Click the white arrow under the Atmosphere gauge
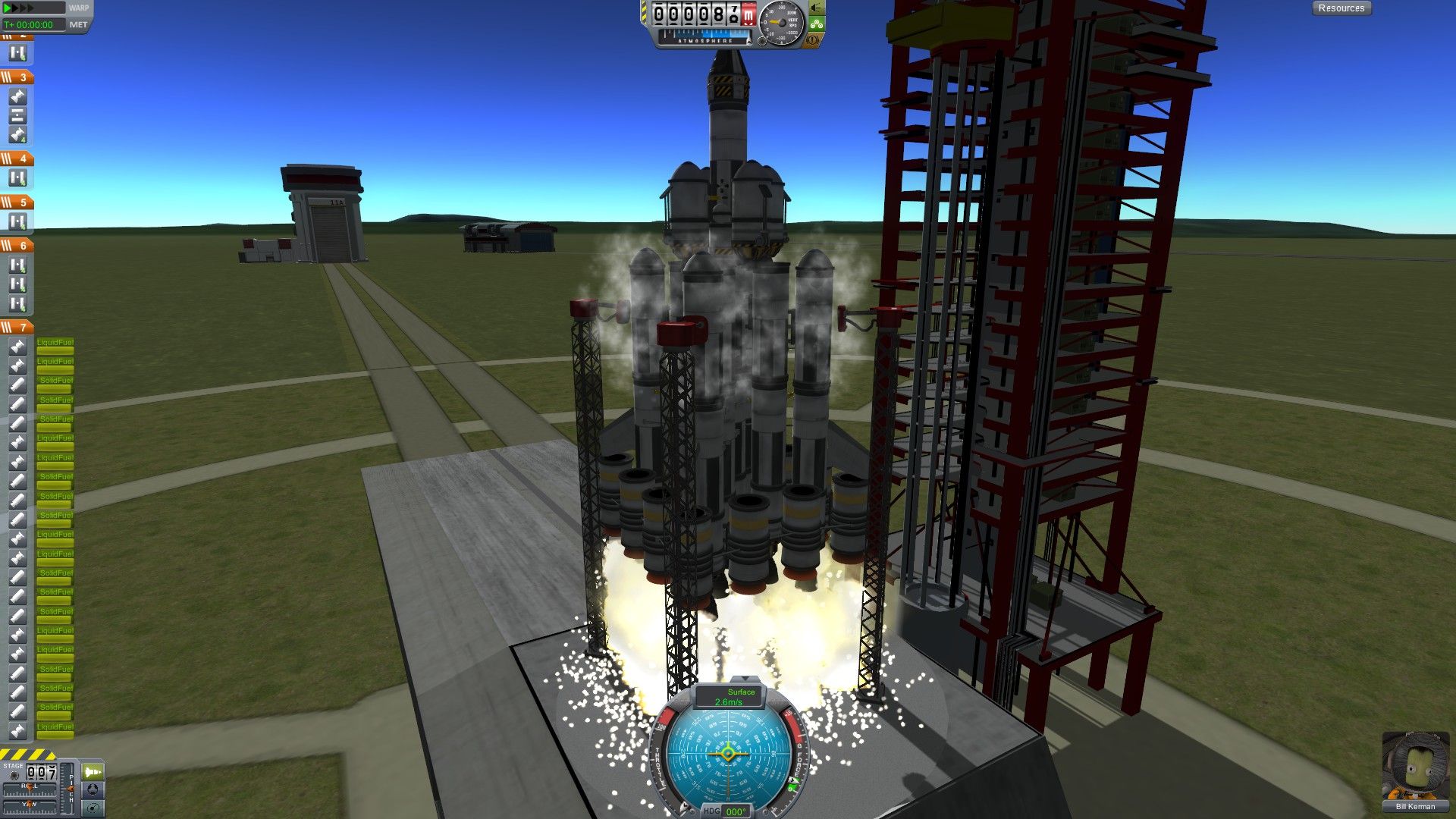The image size is (1456, 819). (x=748, y=42)
